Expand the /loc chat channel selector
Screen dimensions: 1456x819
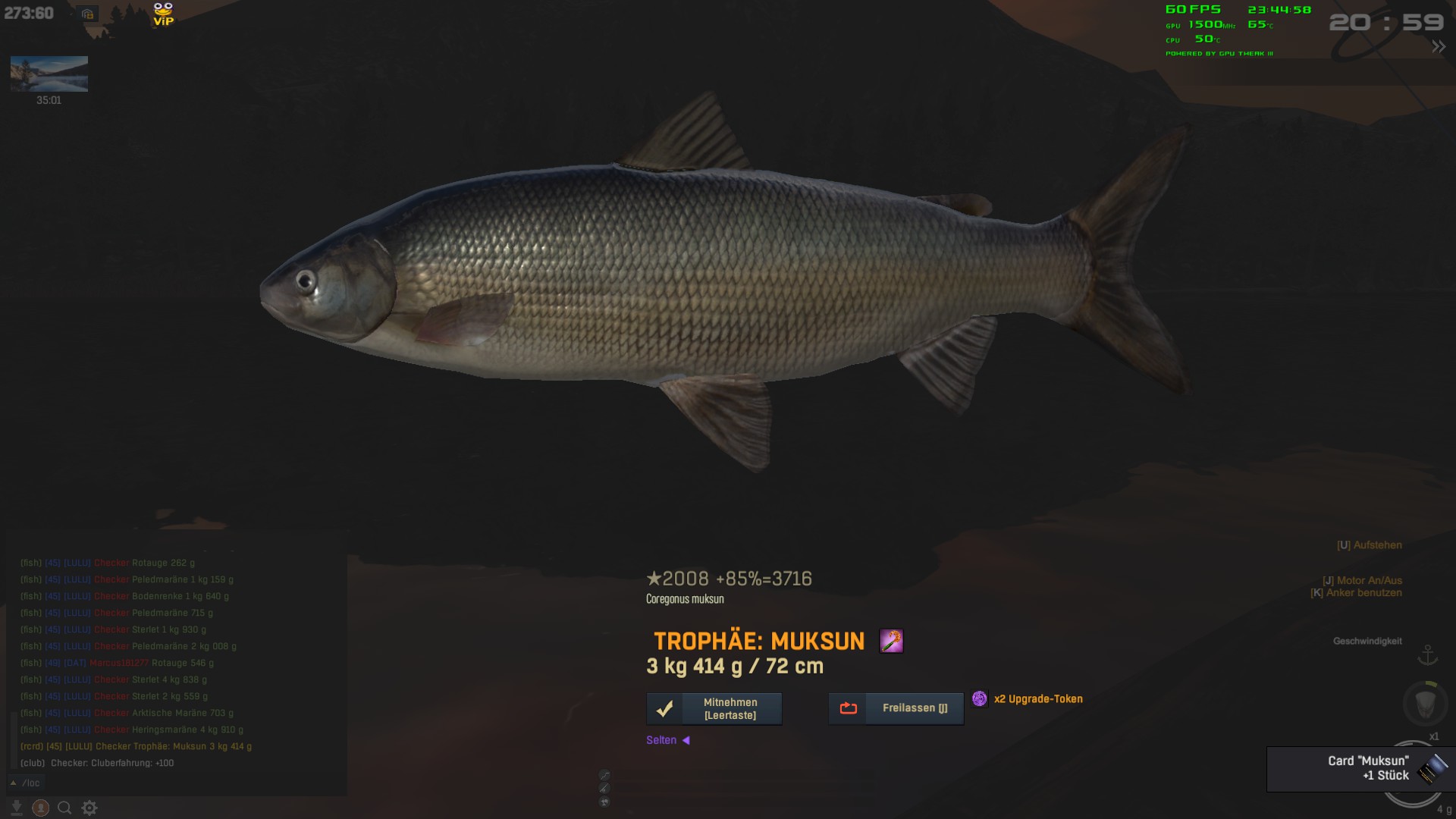click(14, 783)
